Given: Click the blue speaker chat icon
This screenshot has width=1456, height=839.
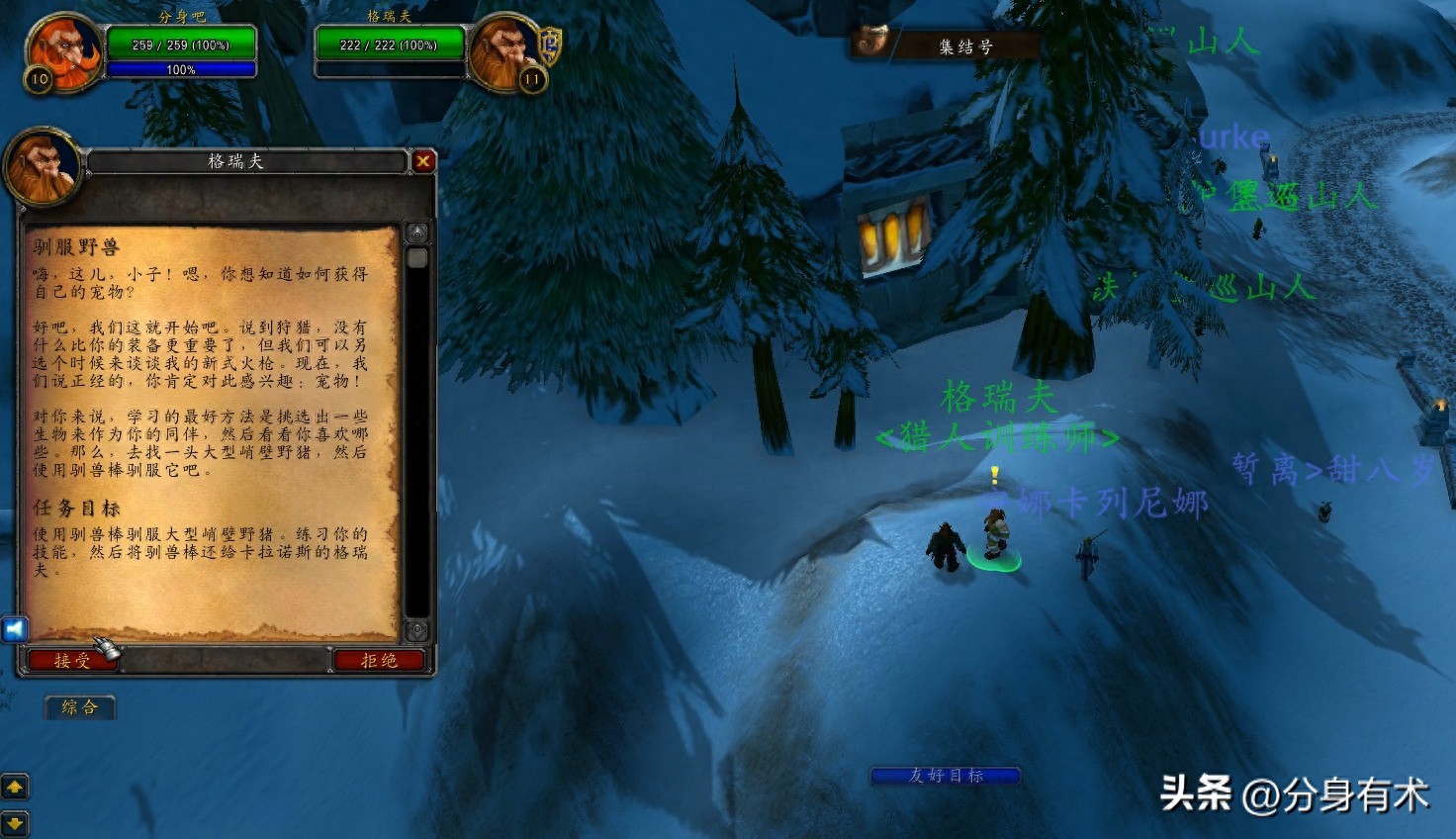Looking at the screenshot, I should 15,629.
